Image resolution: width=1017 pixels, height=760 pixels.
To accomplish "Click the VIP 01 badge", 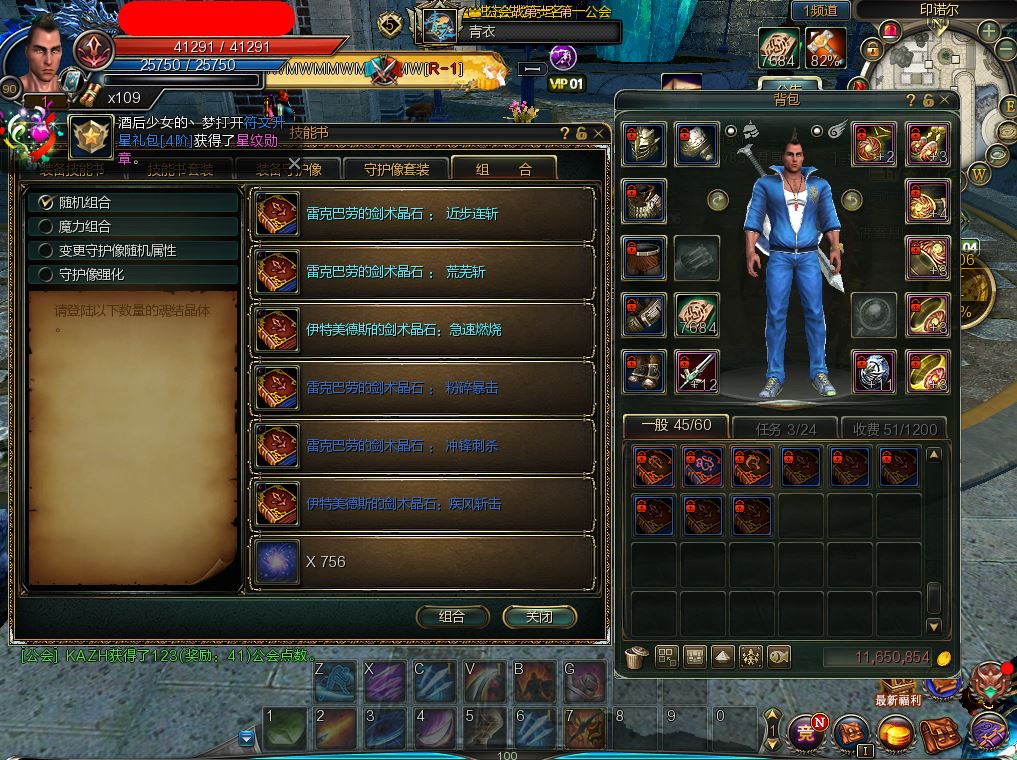I will 566,84.
